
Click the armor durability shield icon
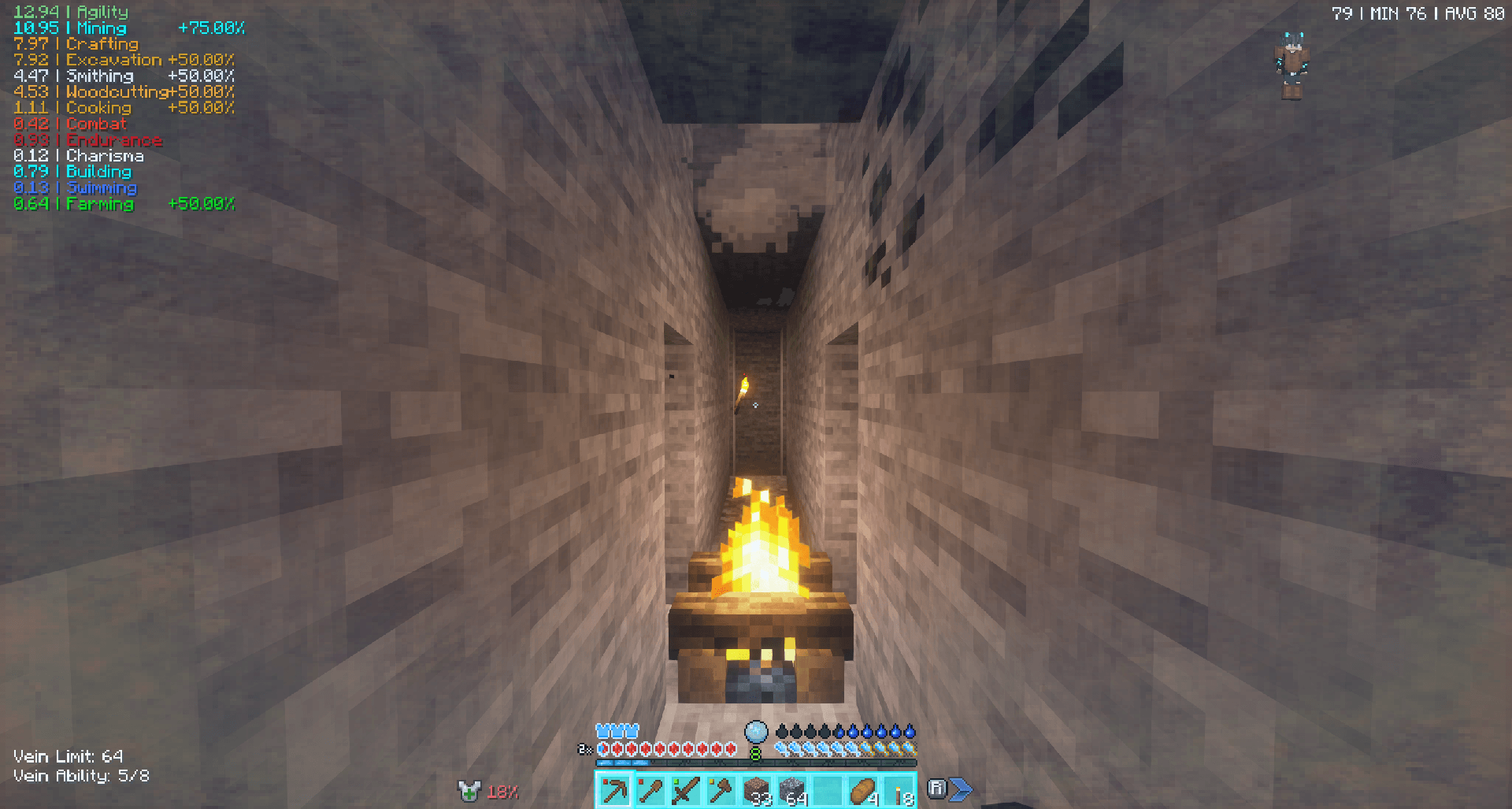point(469,790)
